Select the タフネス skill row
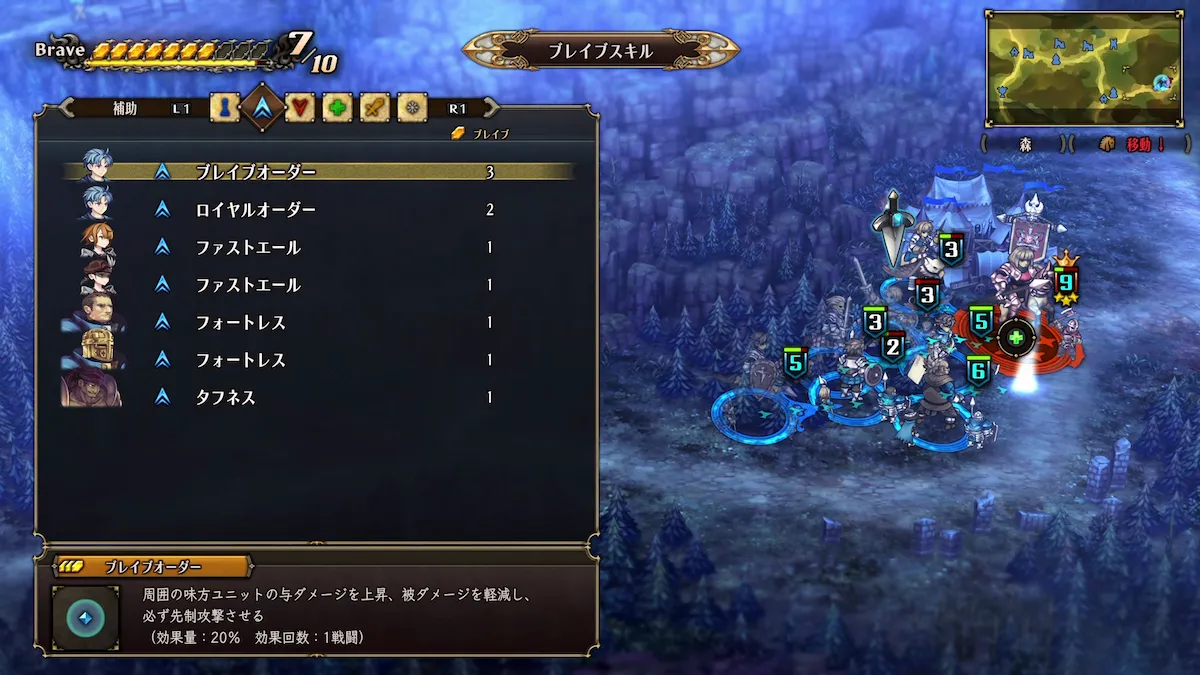Screen dimensions: 1200x675 click(x=320, y=397)
